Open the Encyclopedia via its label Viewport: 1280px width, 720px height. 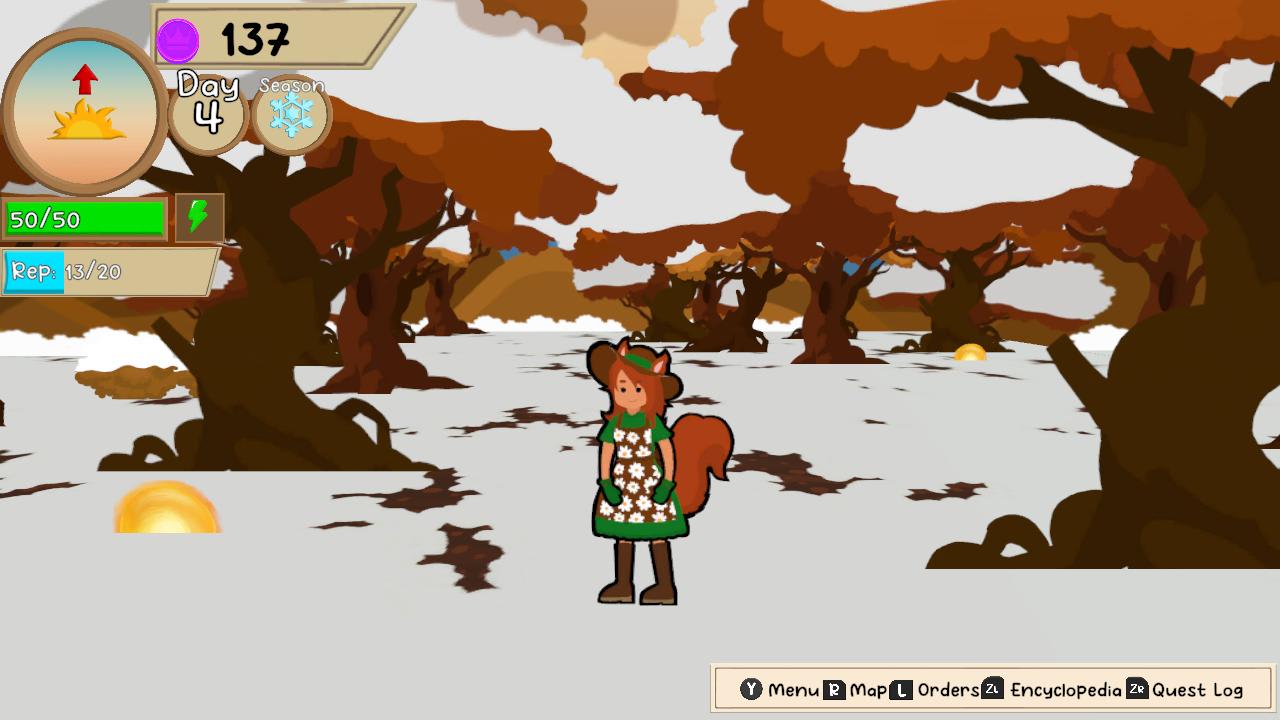1065,689
